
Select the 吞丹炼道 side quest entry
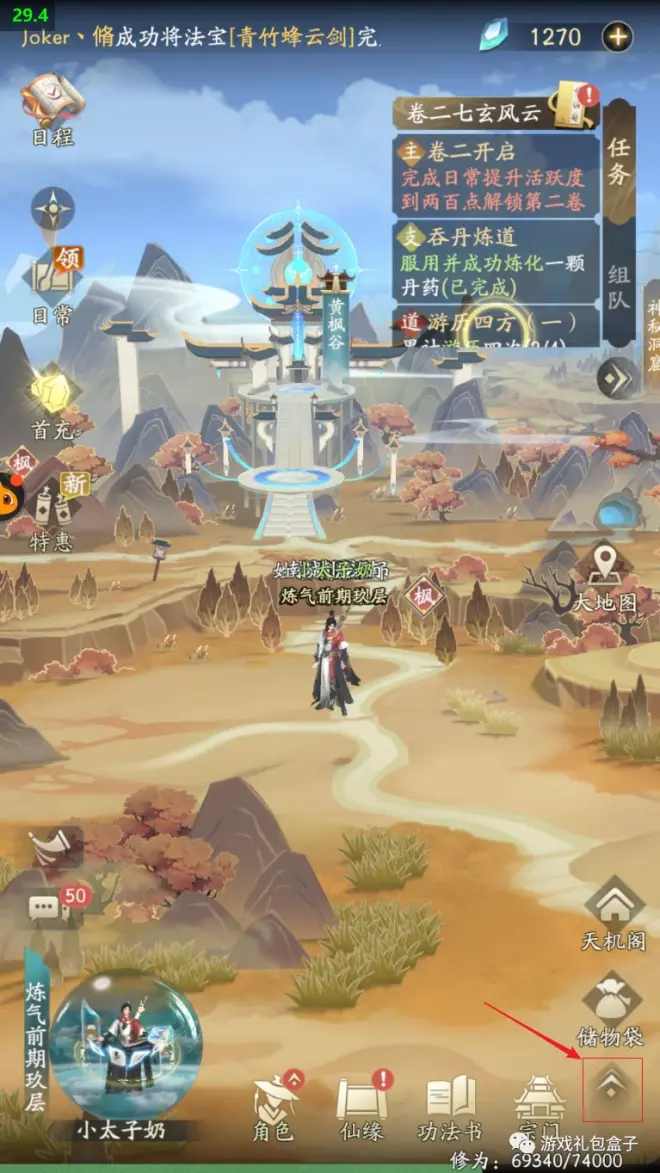(497, 260)
